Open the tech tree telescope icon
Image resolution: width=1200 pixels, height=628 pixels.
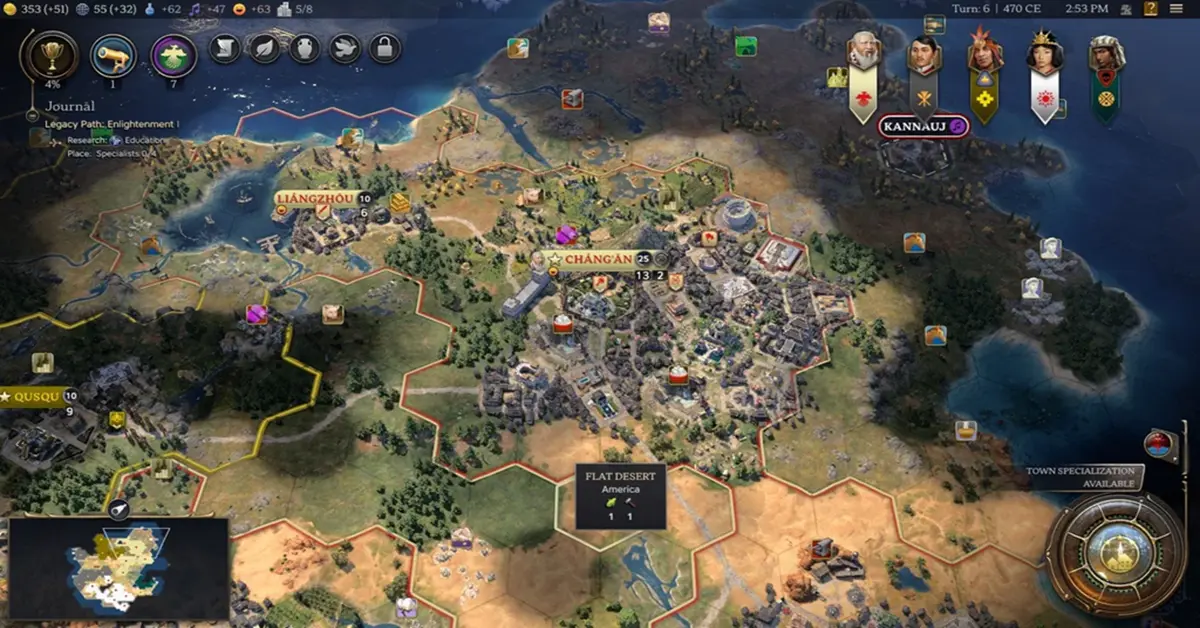[113, 55]
